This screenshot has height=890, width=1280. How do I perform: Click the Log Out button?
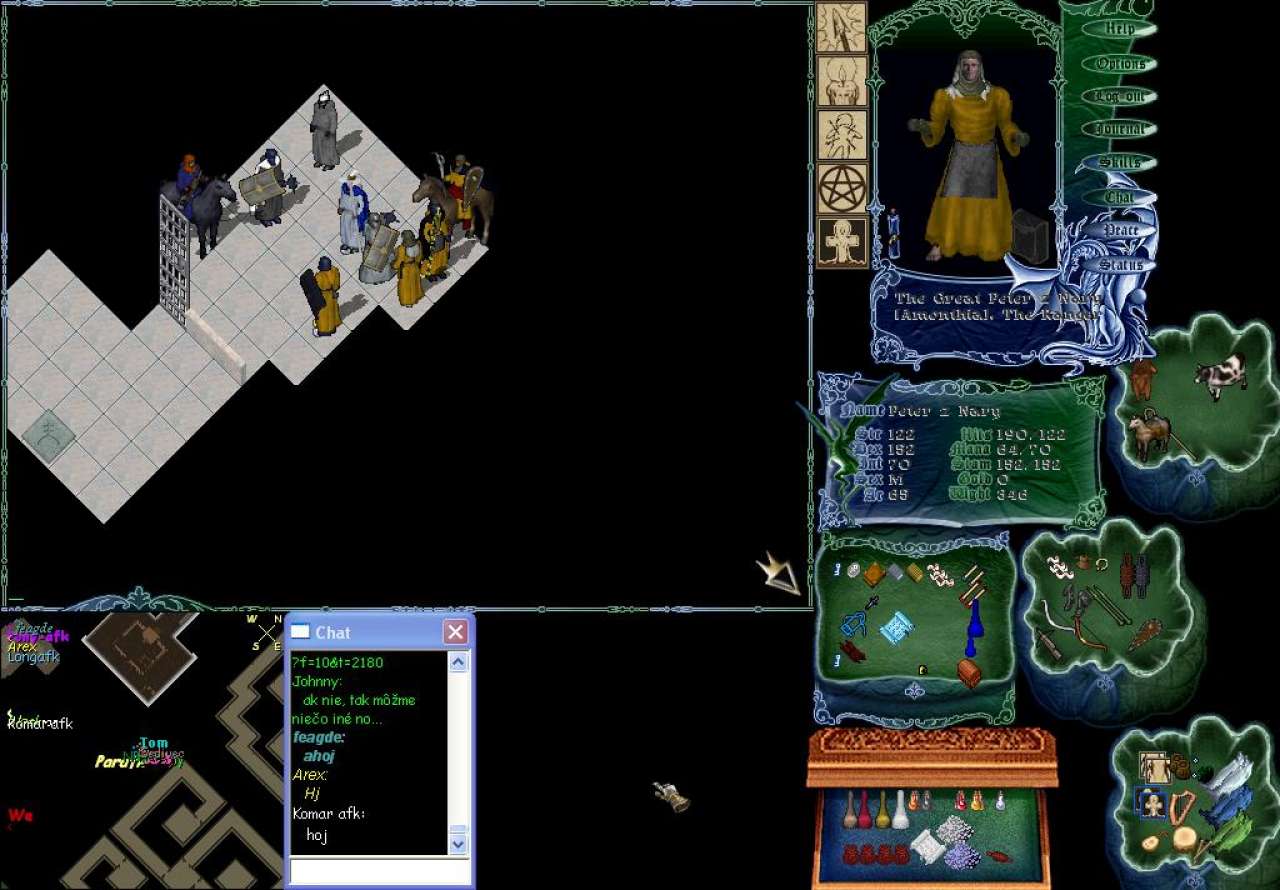(1119, 97)
